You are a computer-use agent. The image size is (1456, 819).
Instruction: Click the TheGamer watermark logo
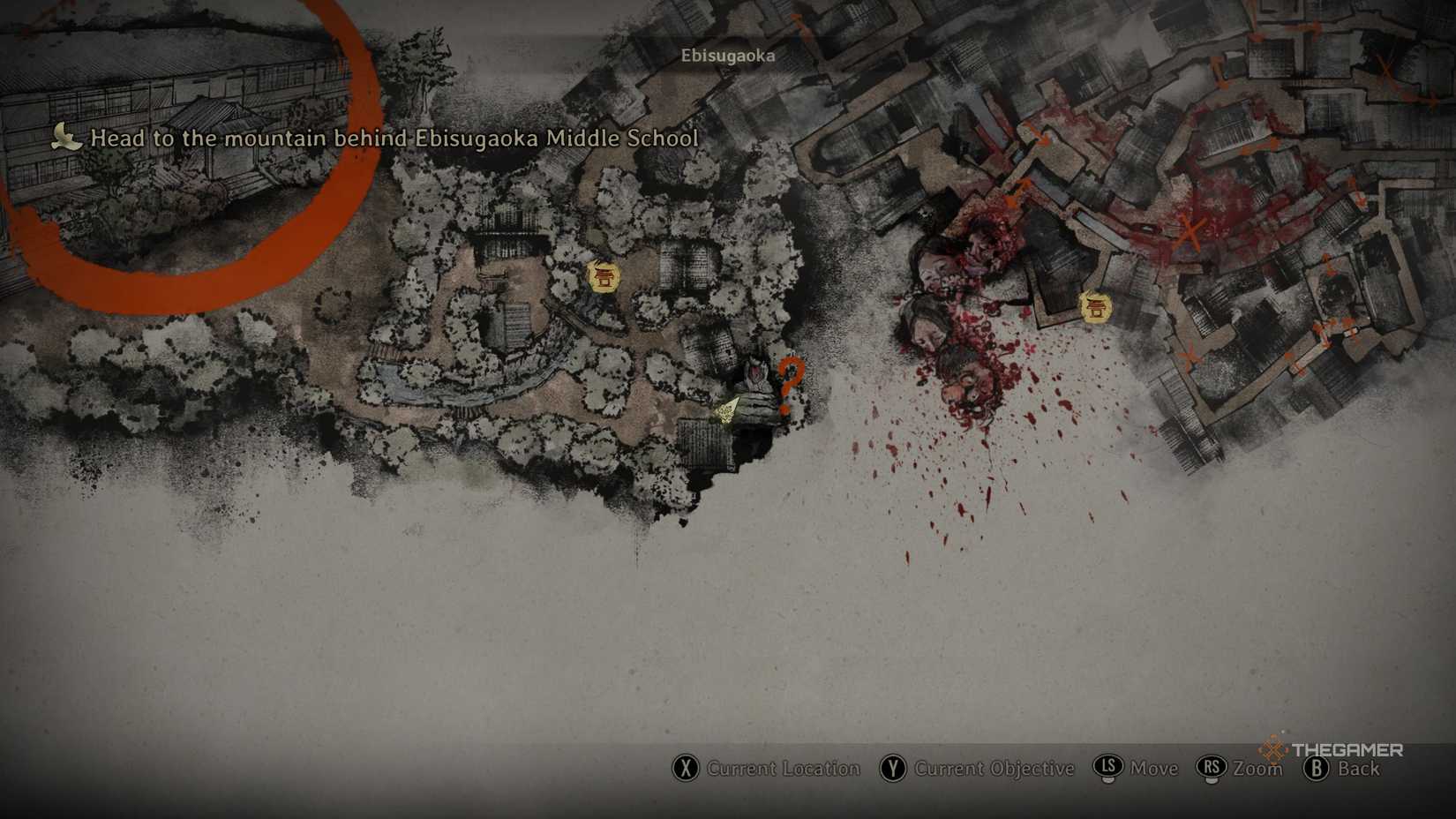(x=1332, y=750)
